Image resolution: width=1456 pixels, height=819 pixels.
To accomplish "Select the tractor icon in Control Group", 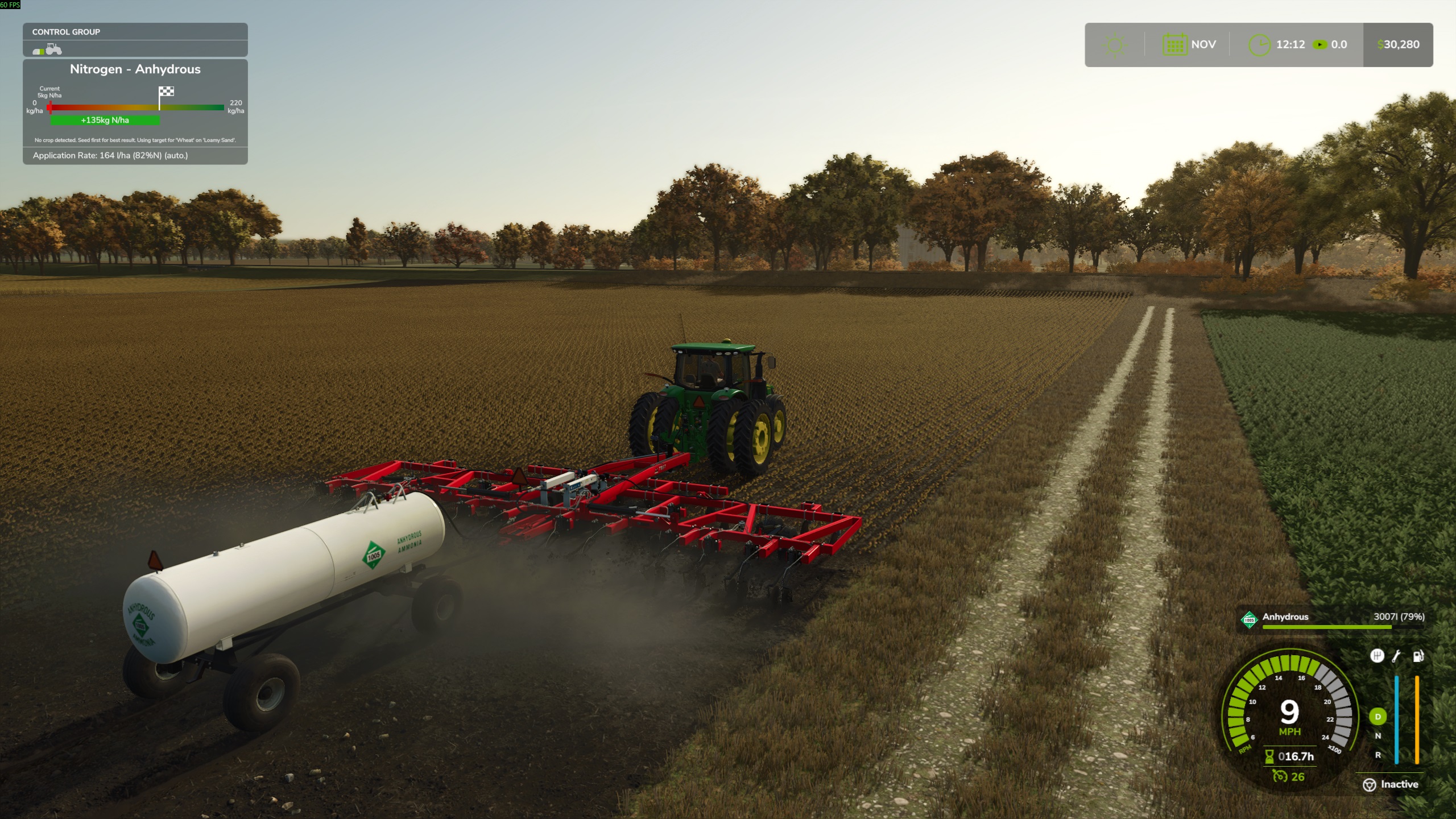I will tap(53, 51).
